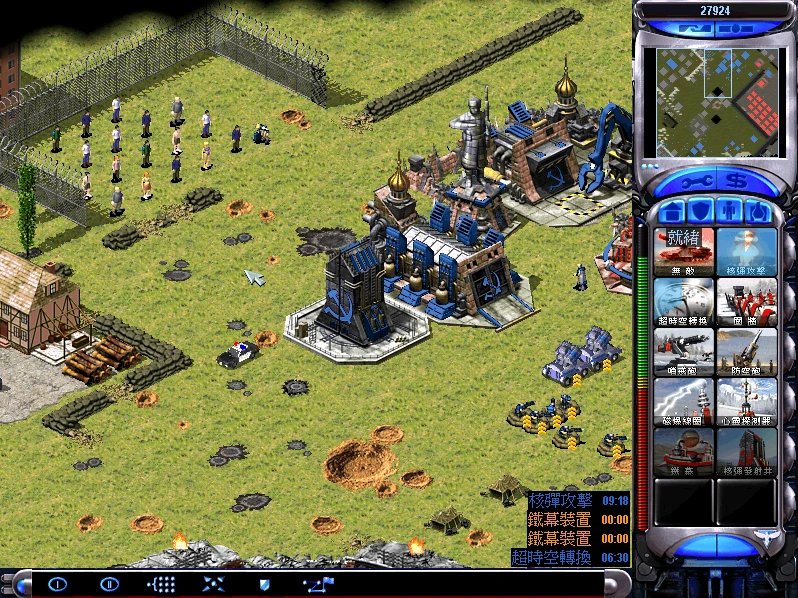Click the greyed-out nuclear missile silo icon
This screenshot has height=598, width=798.
click(x=746, y=451)
